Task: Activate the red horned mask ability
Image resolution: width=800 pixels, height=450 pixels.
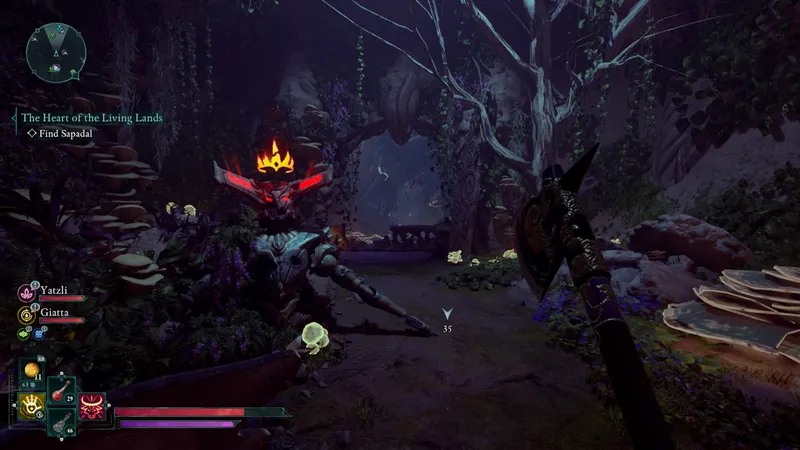Action: [94, 406]
